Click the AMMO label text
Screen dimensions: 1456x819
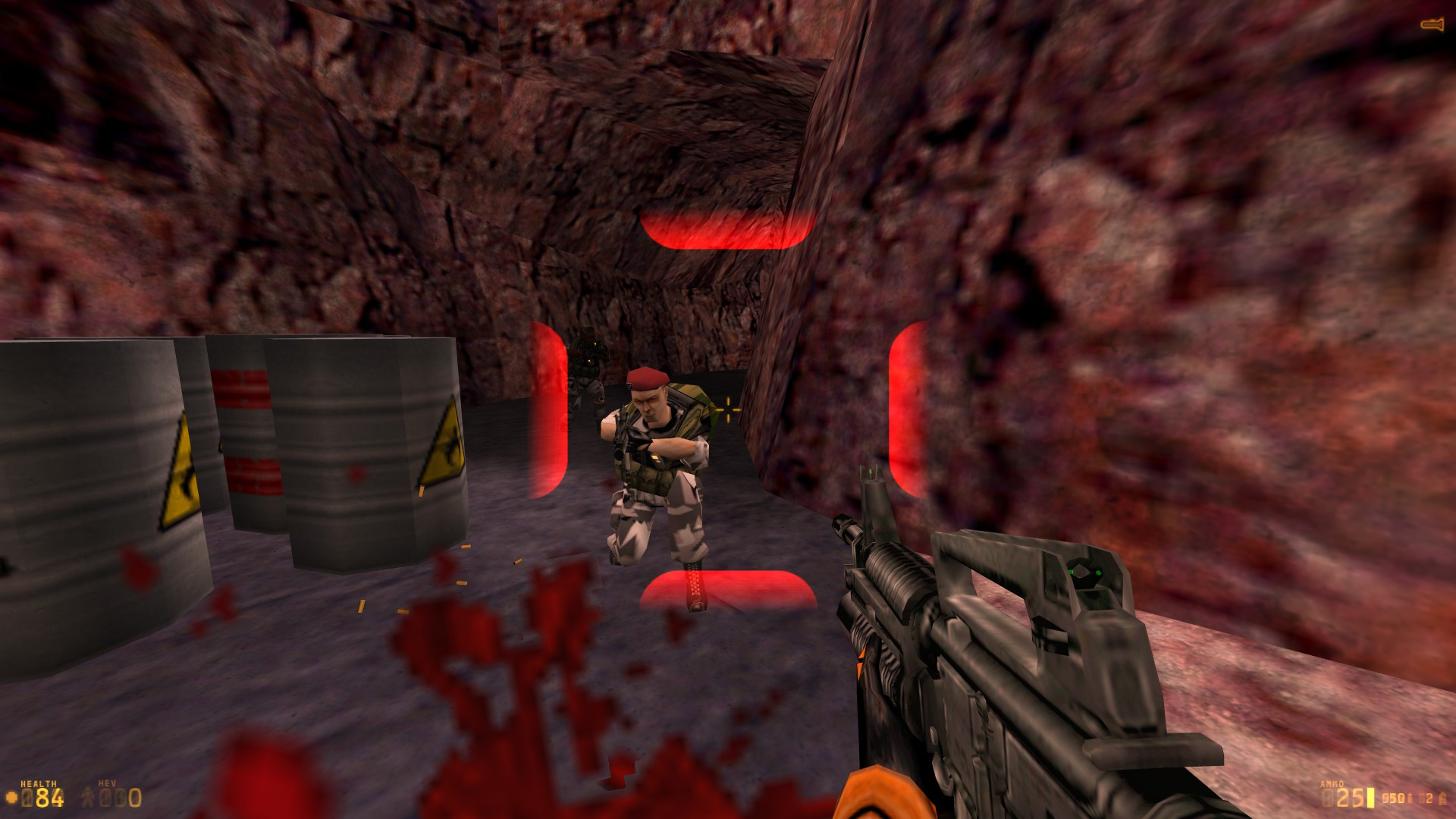point(1332,783)
